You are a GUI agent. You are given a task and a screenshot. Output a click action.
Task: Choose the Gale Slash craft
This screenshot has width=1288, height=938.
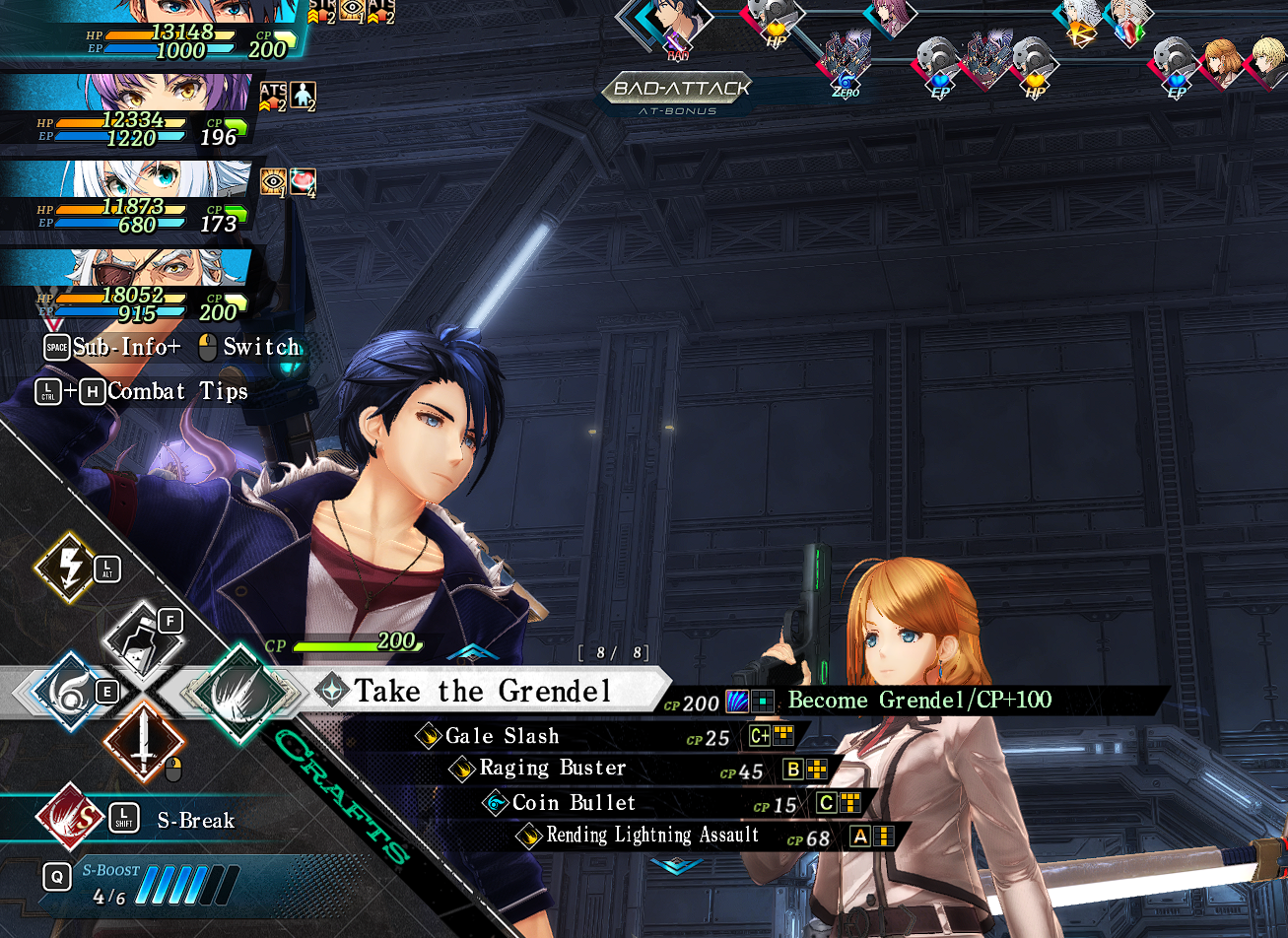pos(503,736)
